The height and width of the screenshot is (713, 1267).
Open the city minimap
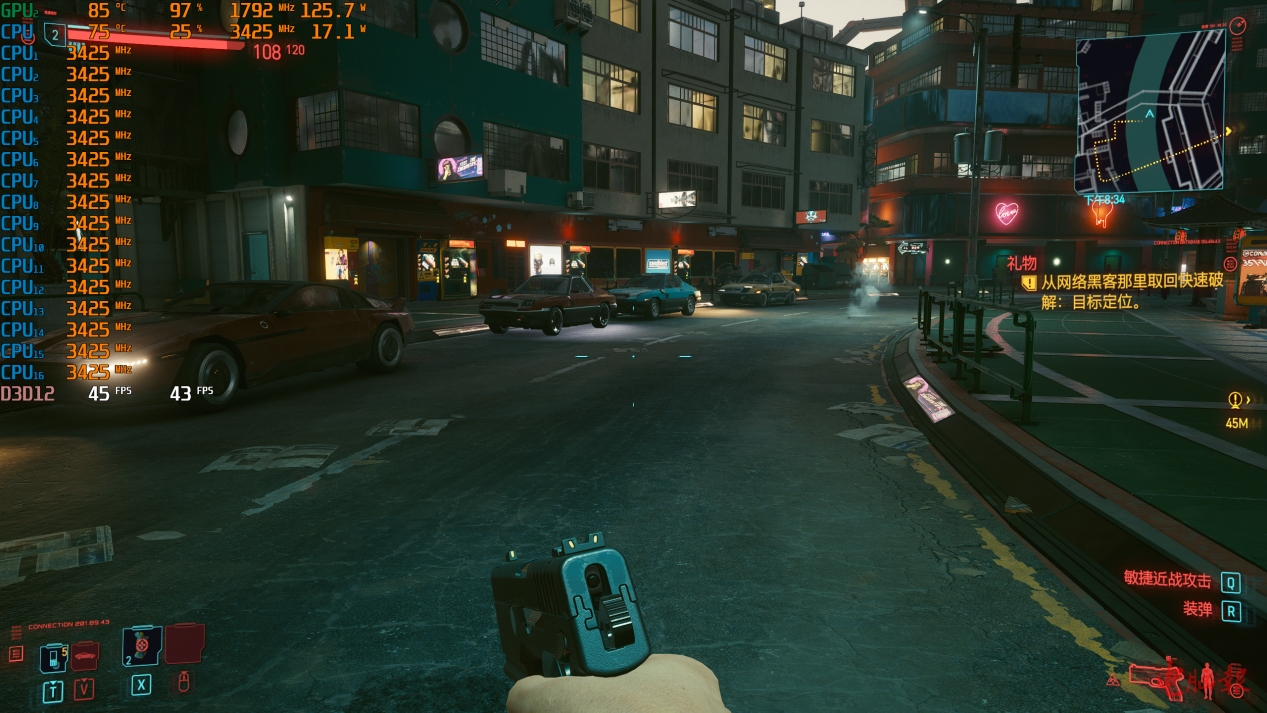point(1150,110)
